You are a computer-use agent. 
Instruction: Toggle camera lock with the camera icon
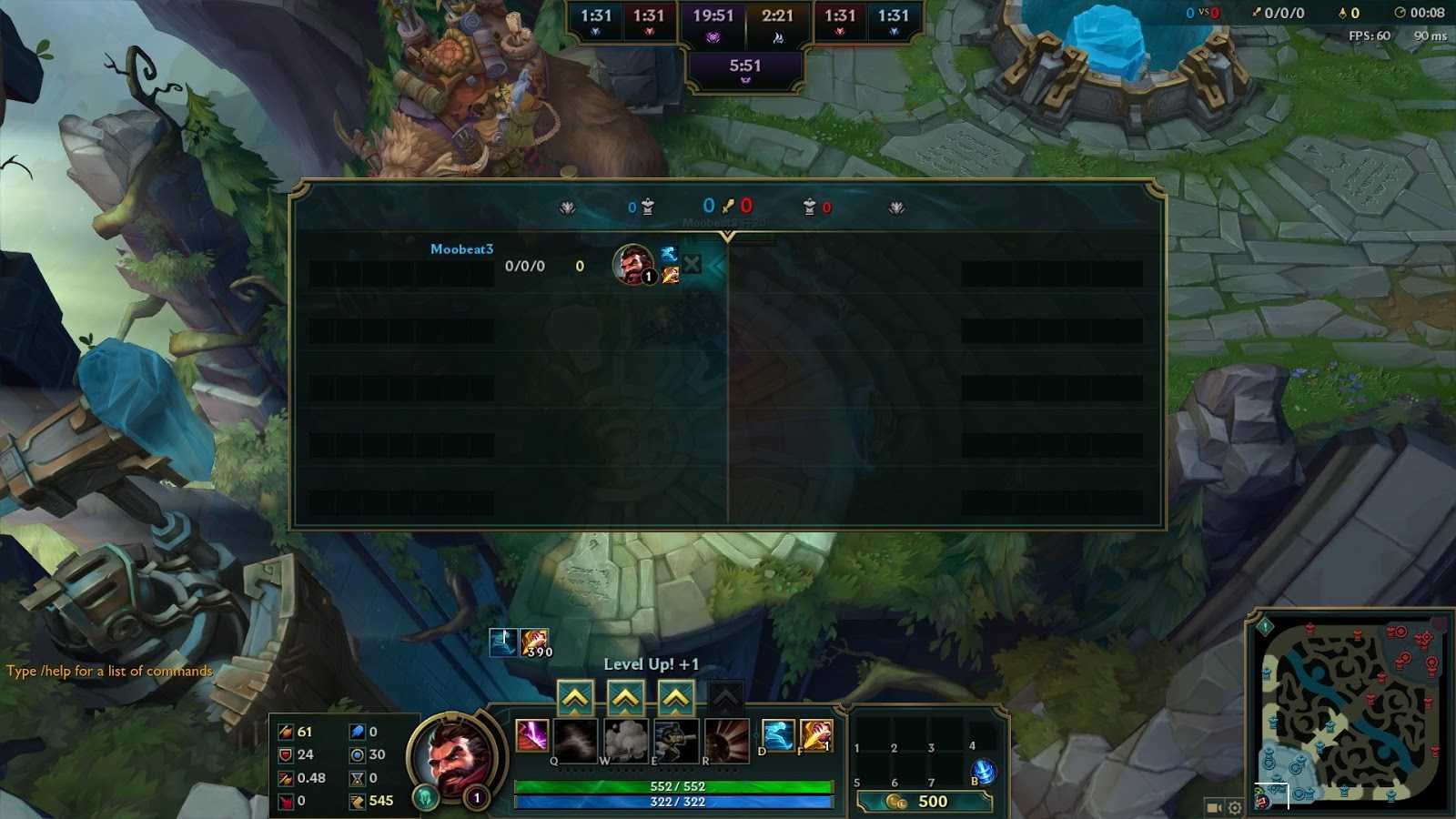[x=1213, y=807]
